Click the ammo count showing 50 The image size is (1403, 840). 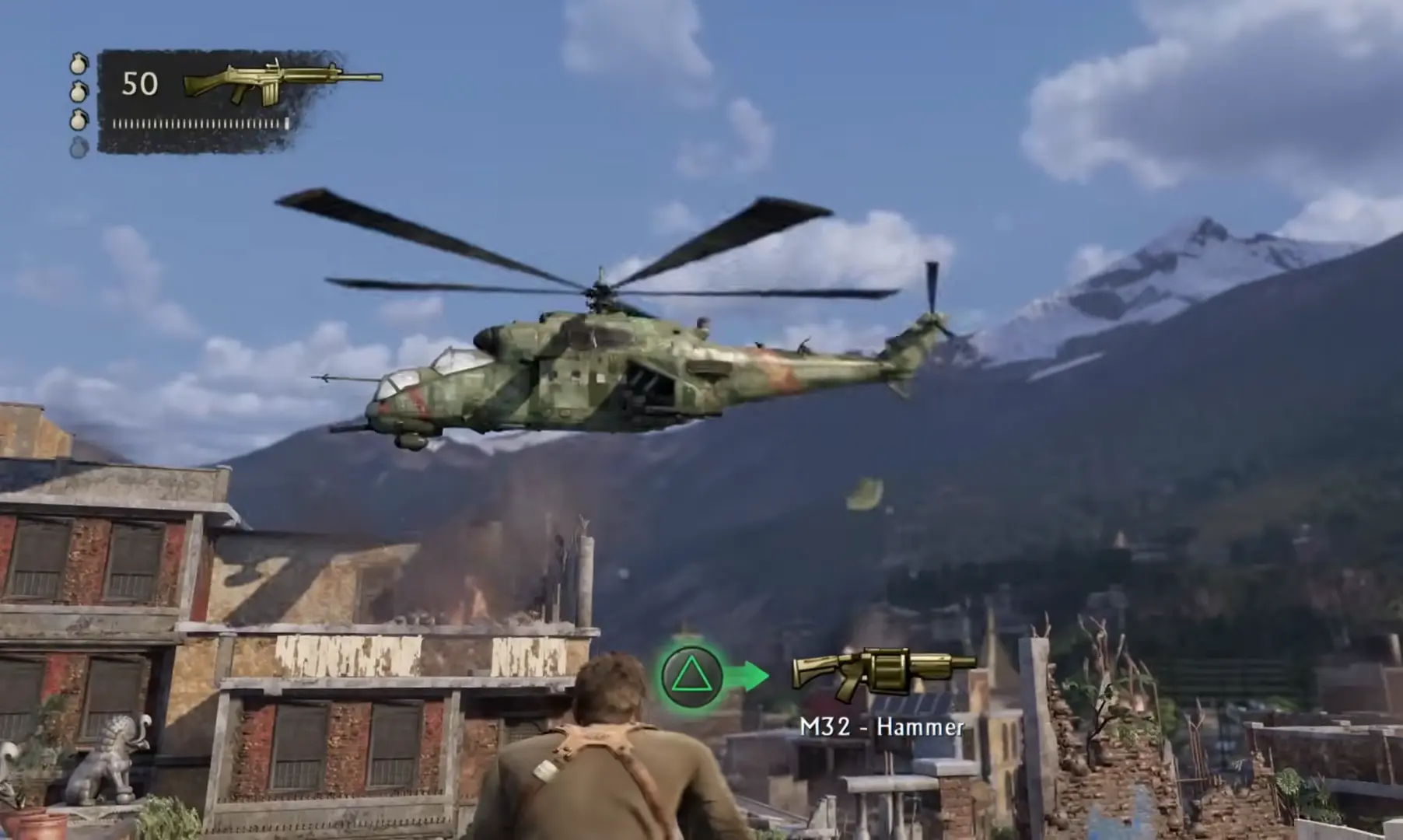click(x=140, y=82)
